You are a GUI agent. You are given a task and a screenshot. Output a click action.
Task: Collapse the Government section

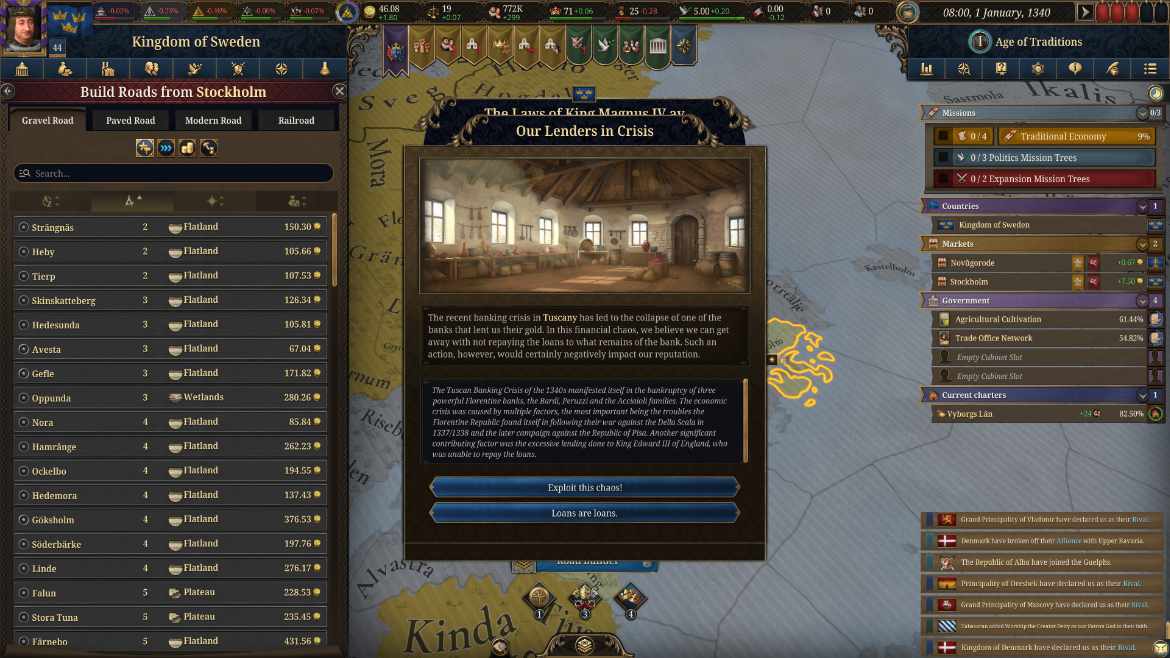1143,300
